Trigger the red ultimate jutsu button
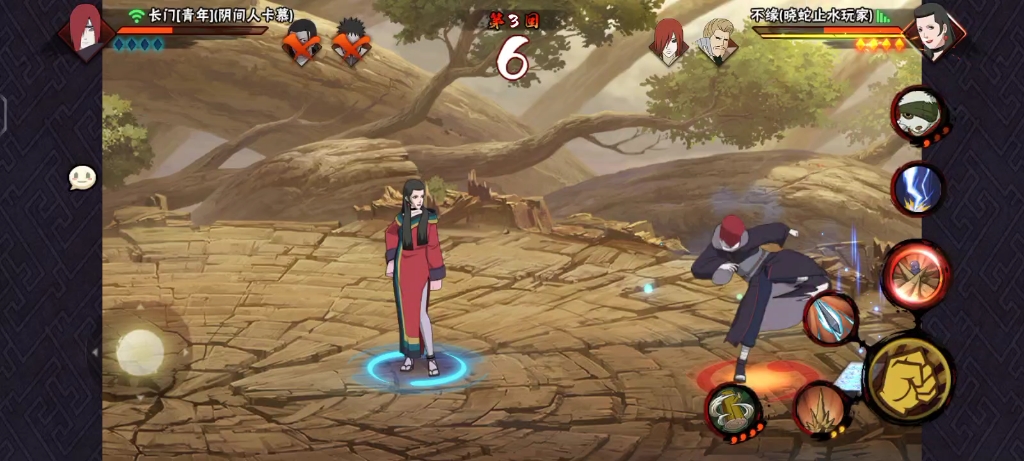 pos(916,273)
